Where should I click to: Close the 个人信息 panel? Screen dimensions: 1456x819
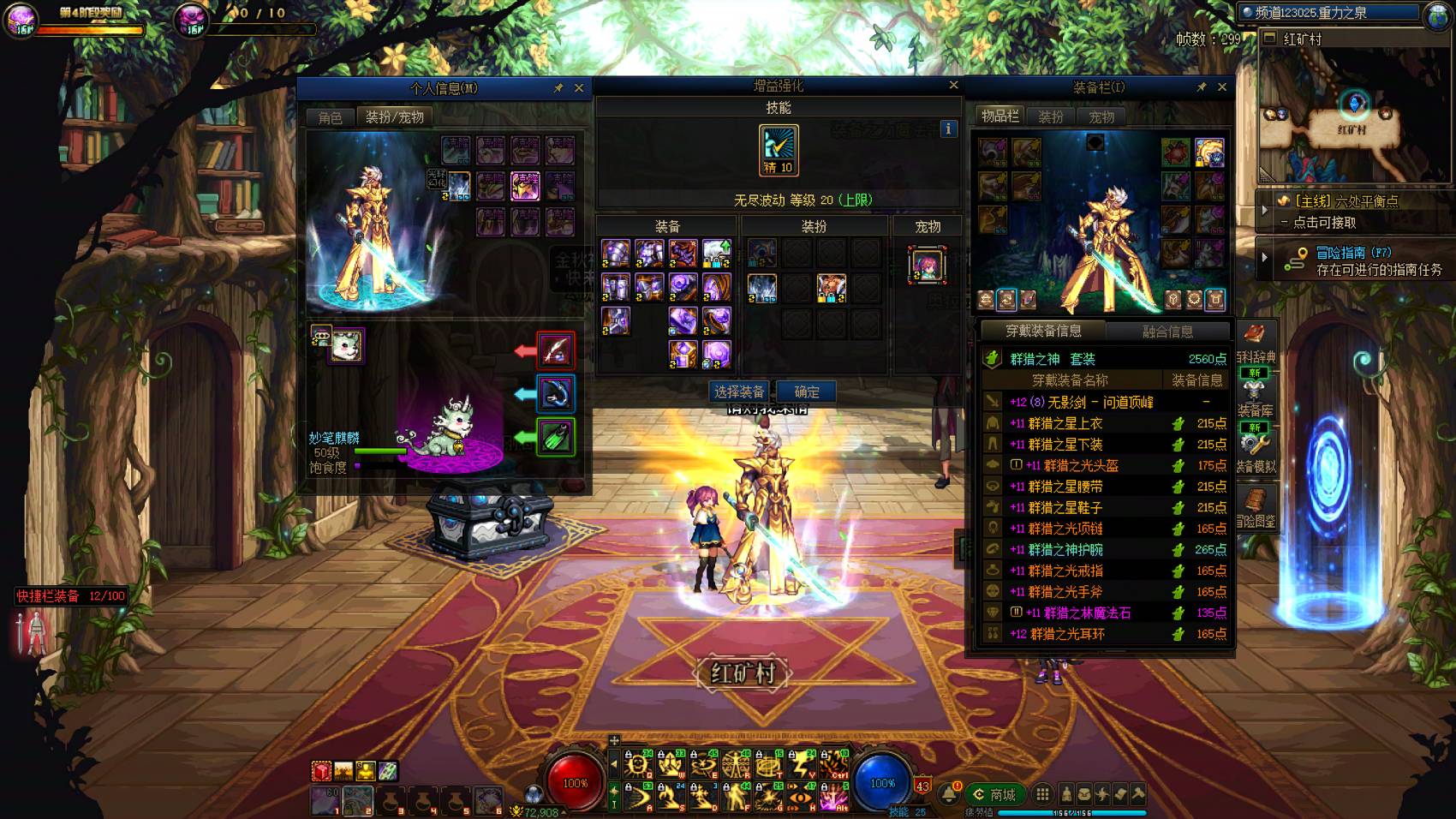[579, 87]
